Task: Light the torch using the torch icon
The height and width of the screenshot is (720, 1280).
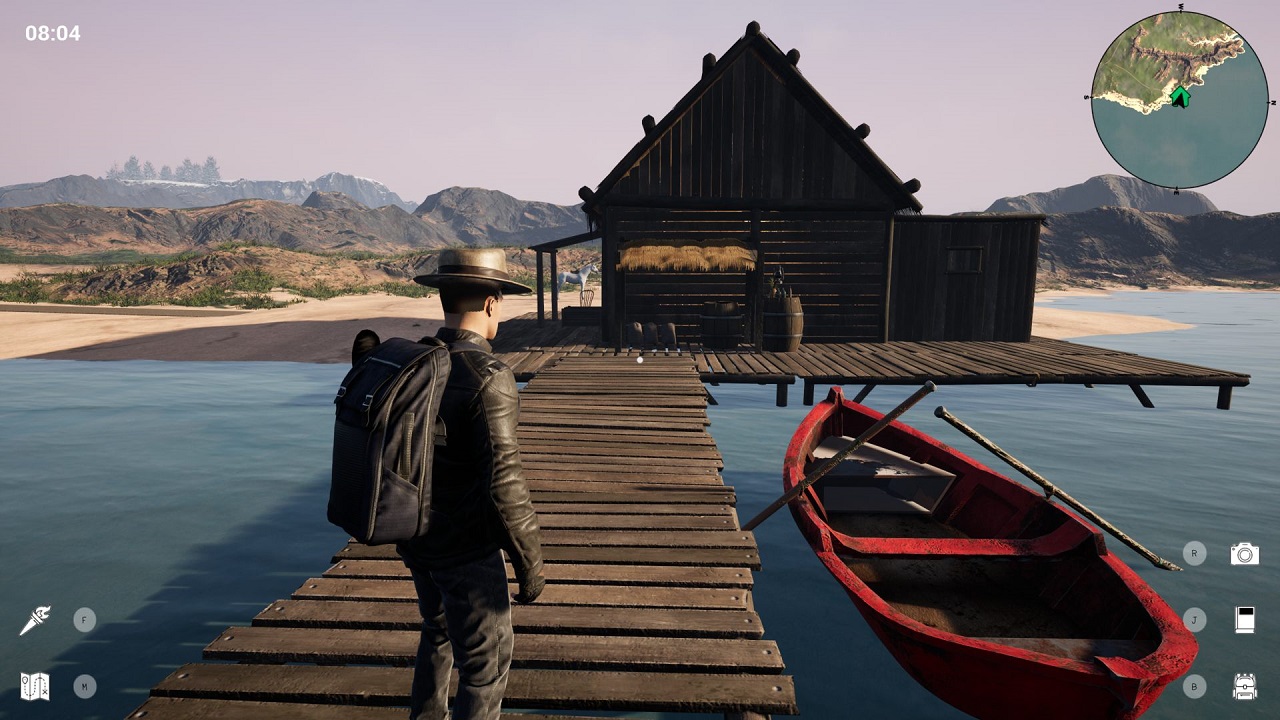Action: click(34, 620)
